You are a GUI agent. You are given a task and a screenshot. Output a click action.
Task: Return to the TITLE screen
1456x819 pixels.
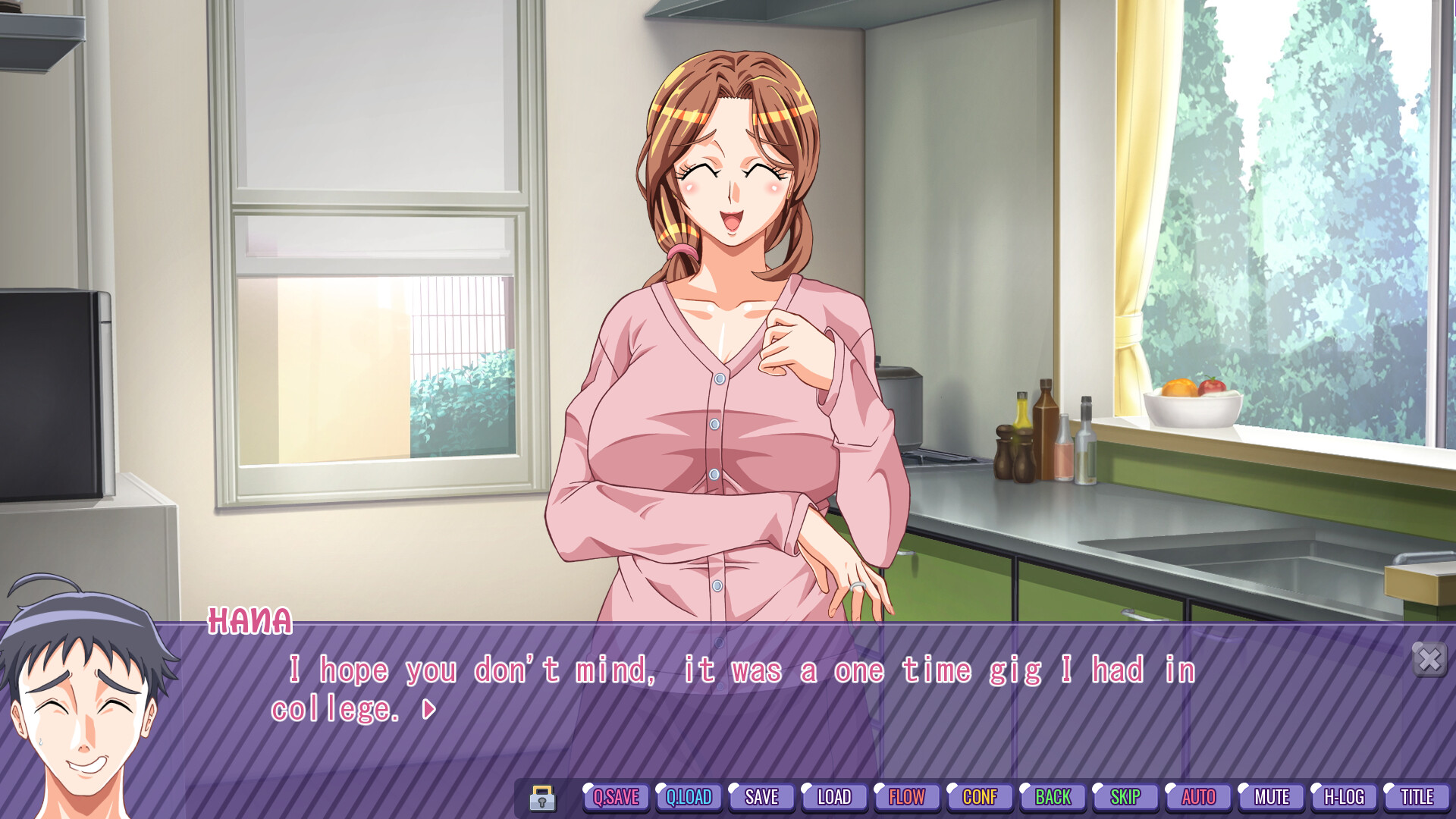[x=1416, y=797]
